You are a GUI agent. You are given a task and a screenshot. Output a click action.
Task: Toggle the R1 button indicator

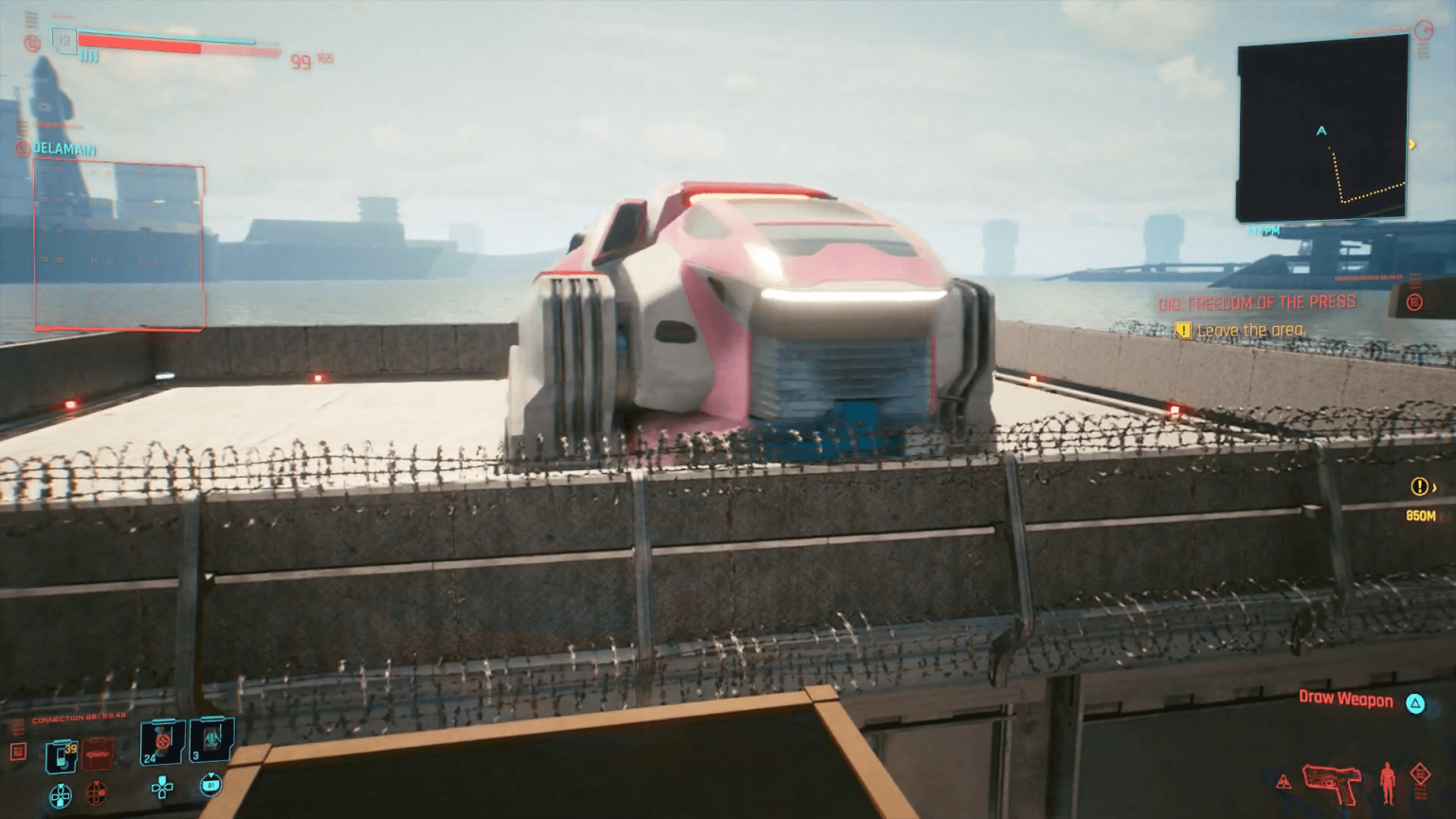210,785
